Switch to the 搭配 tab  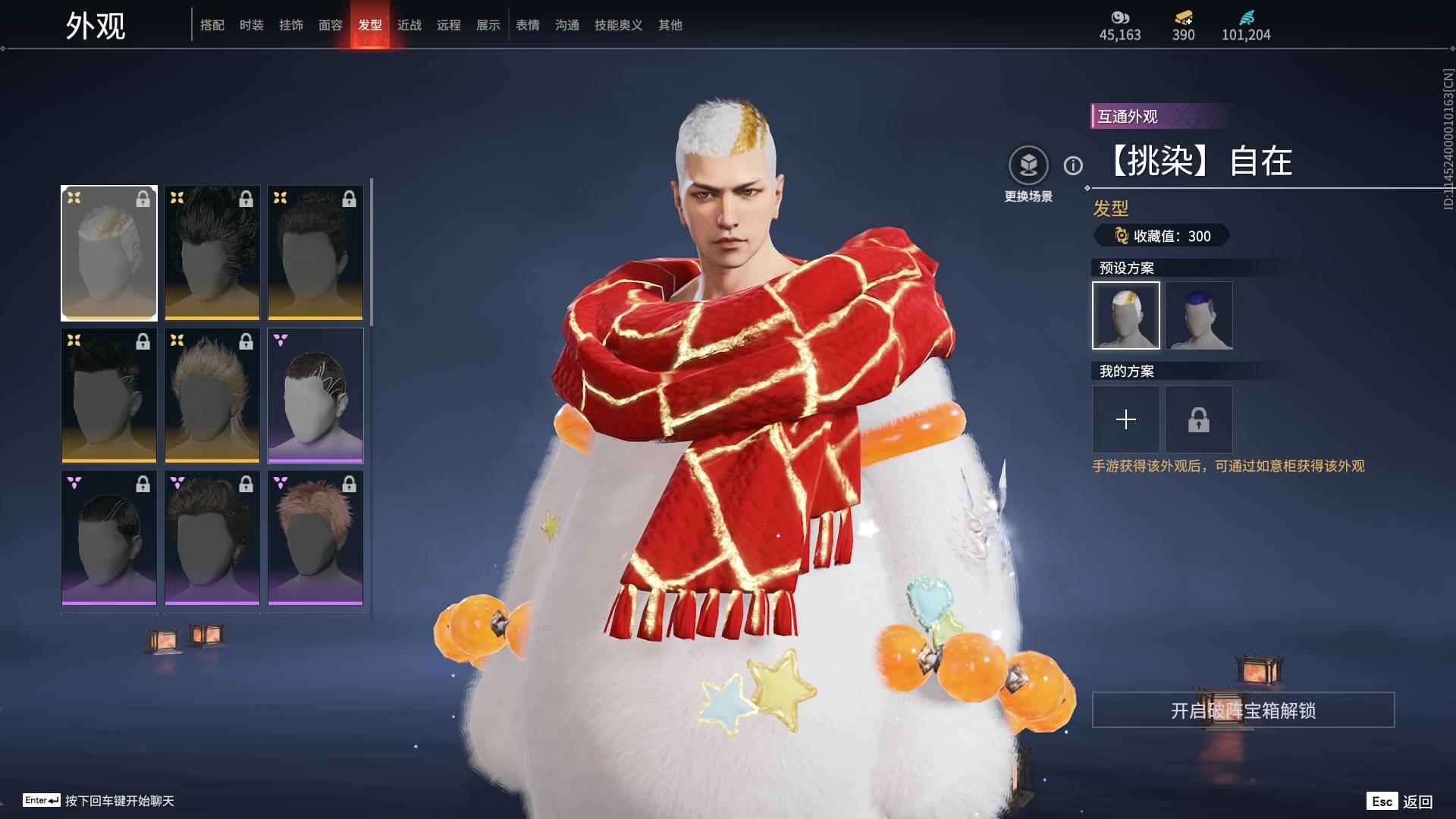[x=212, y=25]
